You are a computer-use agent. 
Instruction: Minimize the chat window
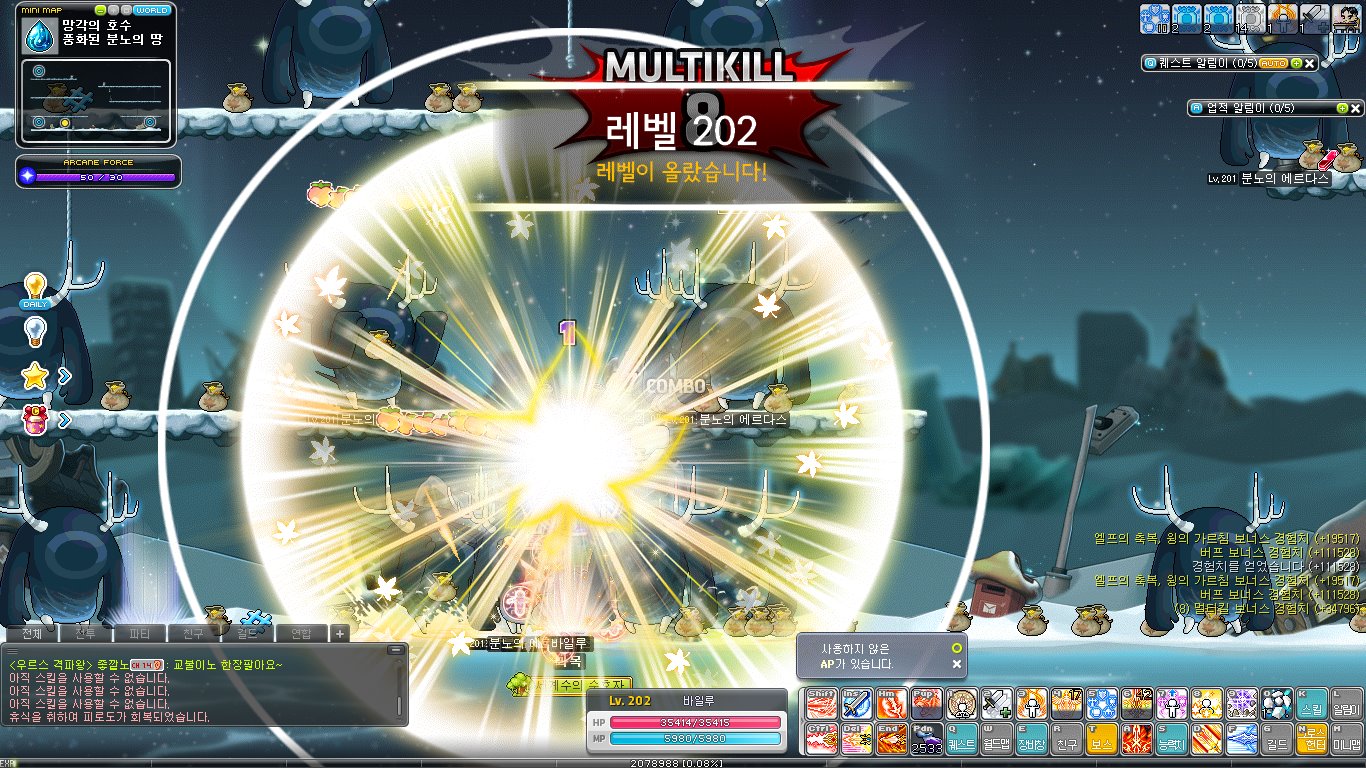[x=396, y=650]
